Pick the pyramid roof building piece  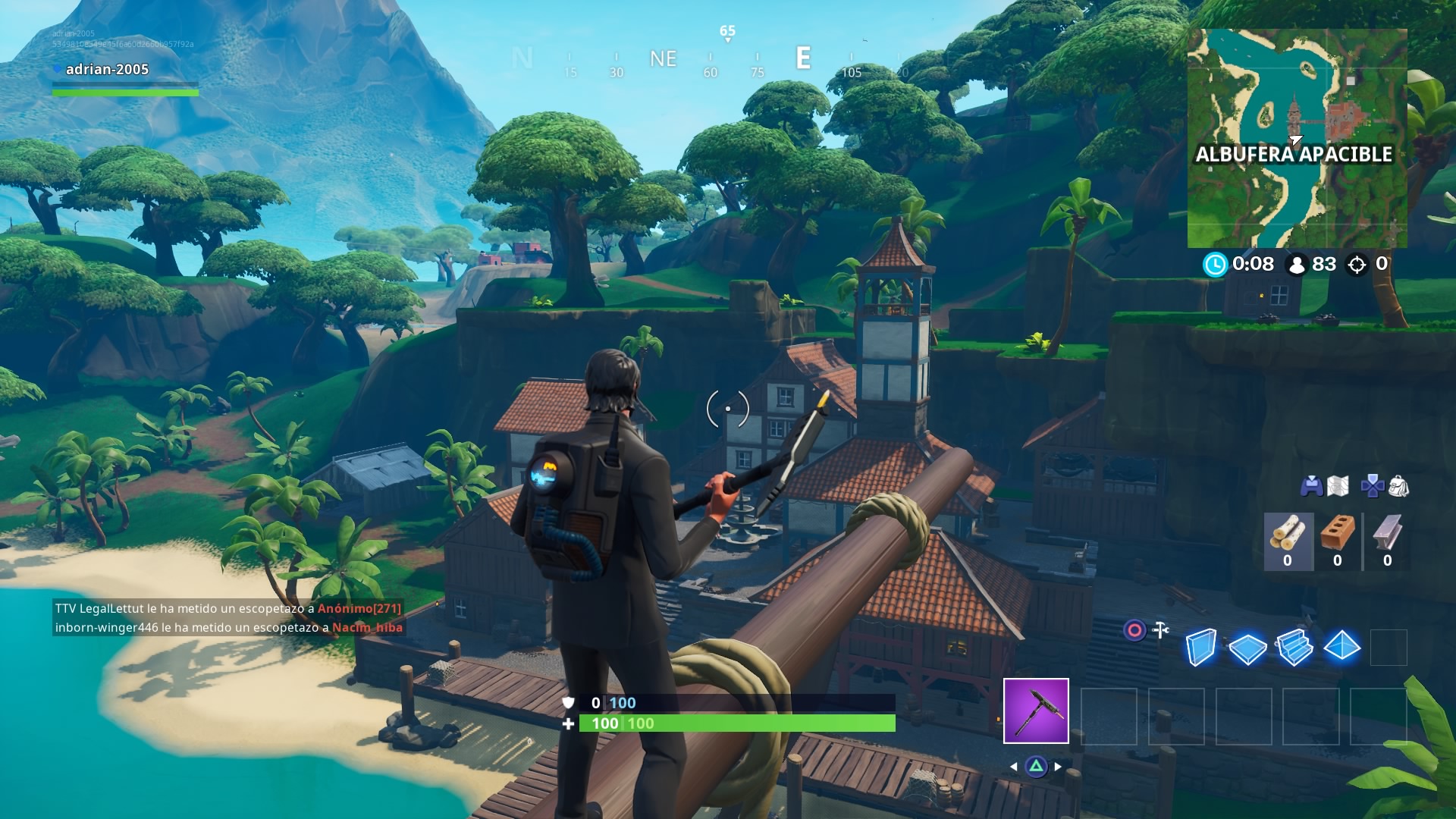click(1341, 648)
